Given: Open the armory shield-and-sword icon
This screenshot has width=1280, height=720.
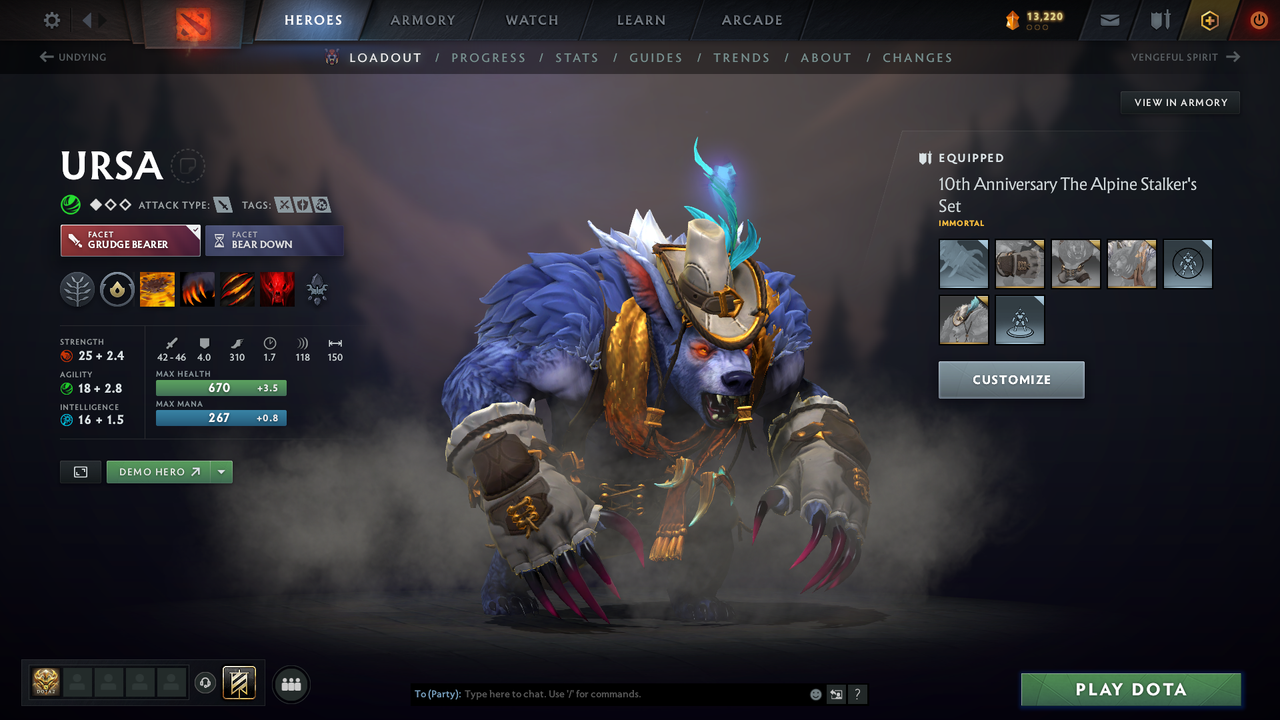Looking at the screenshot, I should pos(1159,19).
